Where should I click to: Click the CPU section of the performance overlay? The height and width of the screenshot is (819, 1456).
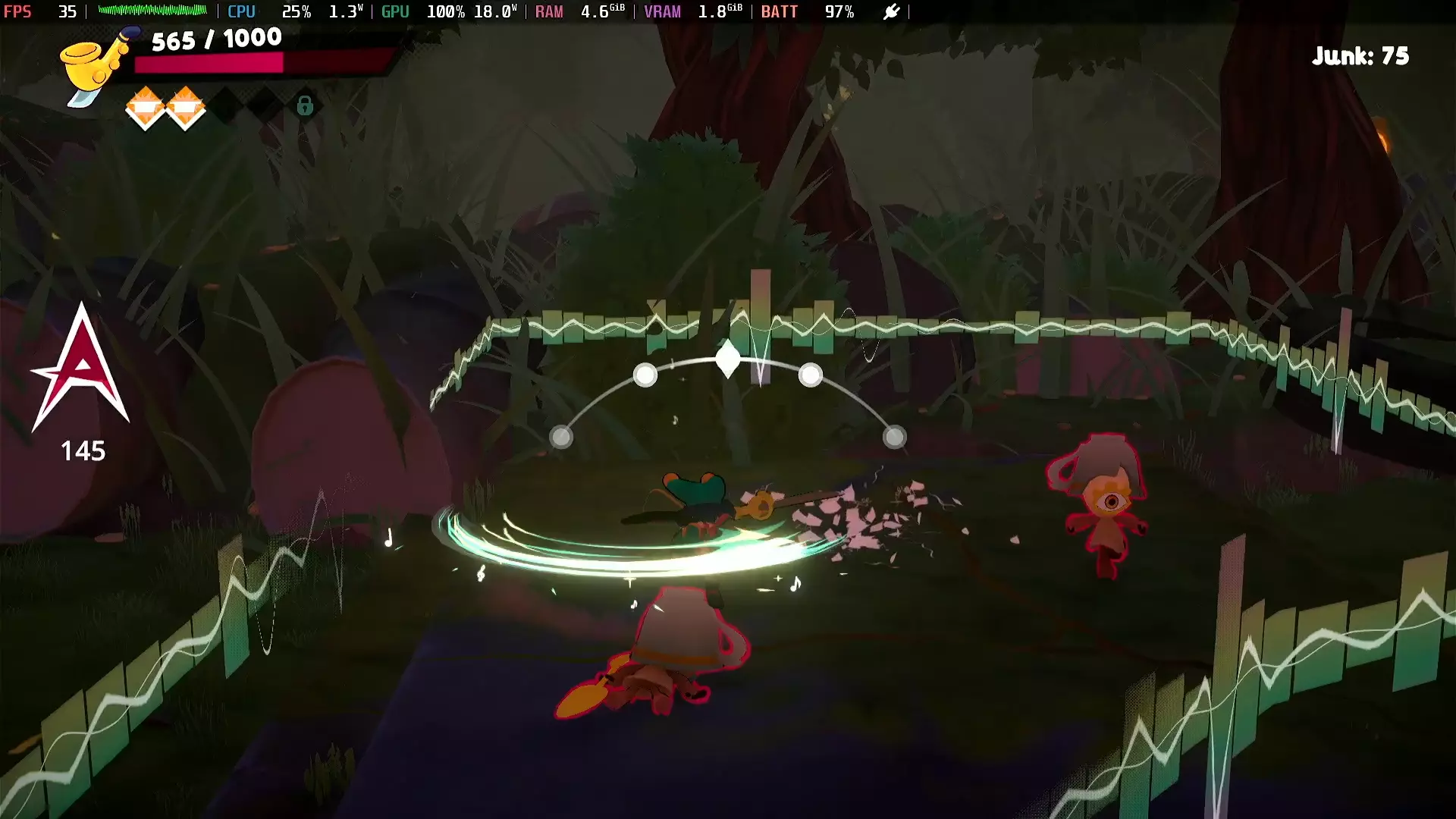(x=241, y=11)
